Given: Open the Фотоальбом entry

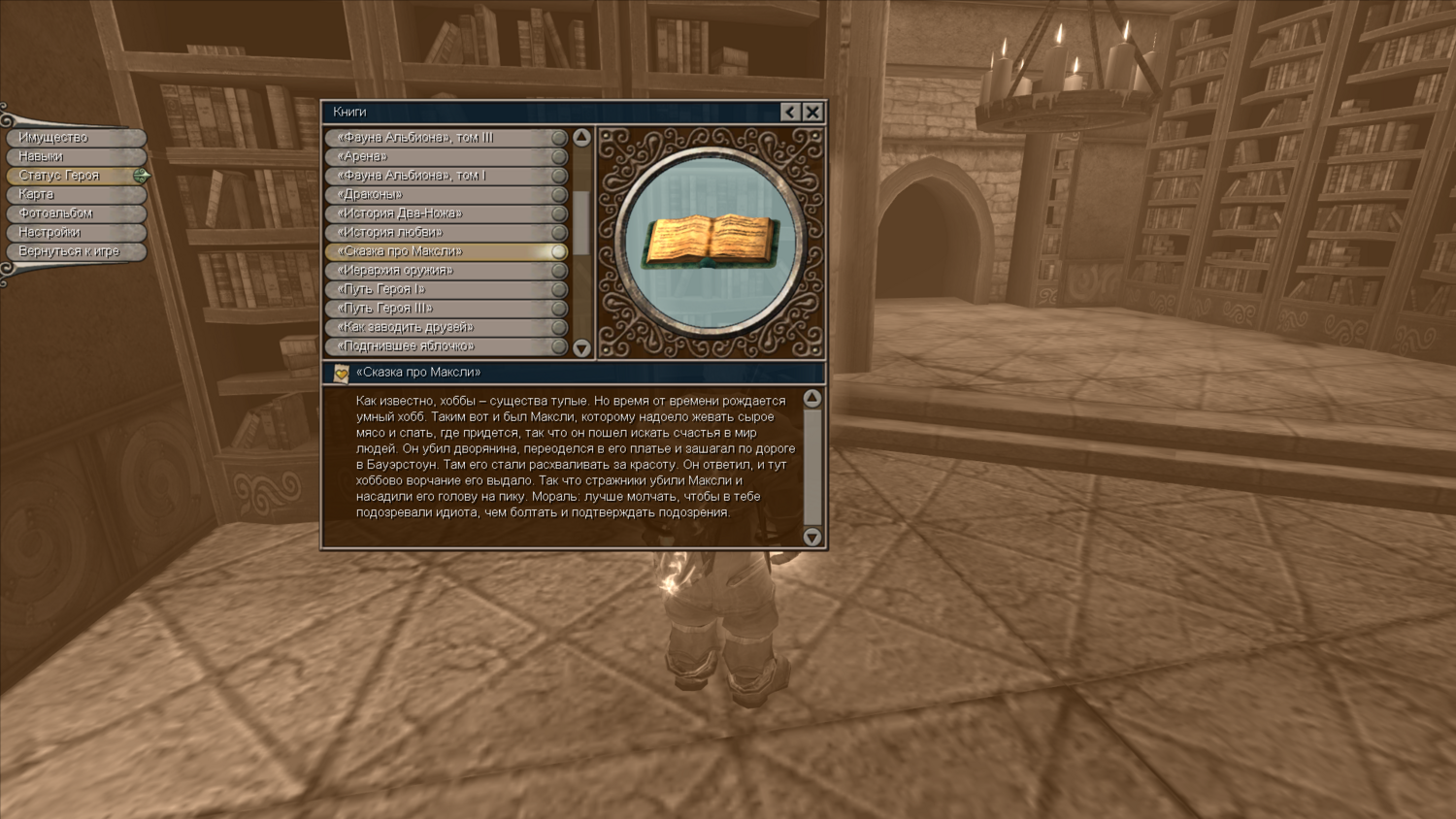Looking at the screenshot, I should tap(75, 213).
